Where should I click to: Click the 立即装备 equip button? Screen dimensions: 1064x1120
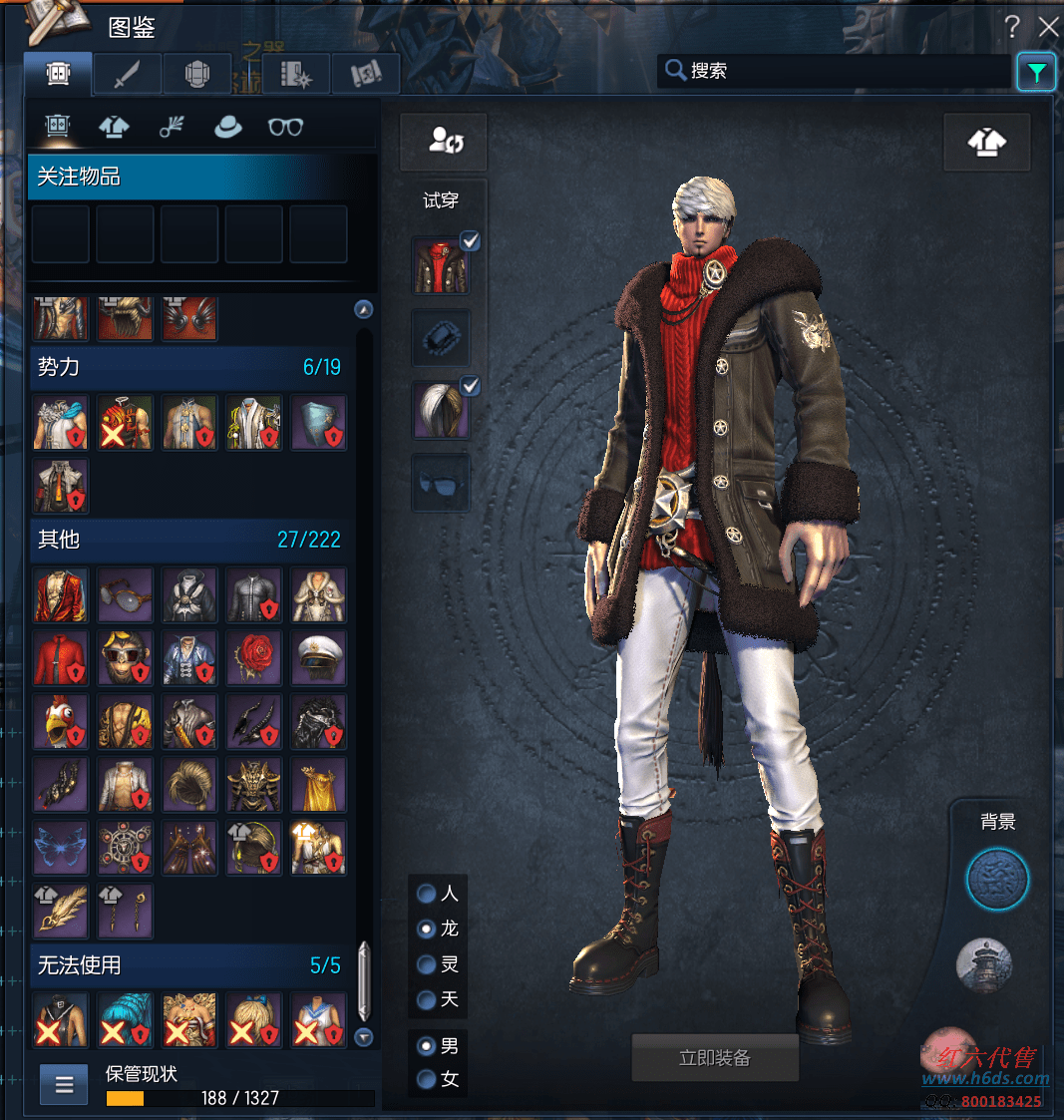(715, 1058)
